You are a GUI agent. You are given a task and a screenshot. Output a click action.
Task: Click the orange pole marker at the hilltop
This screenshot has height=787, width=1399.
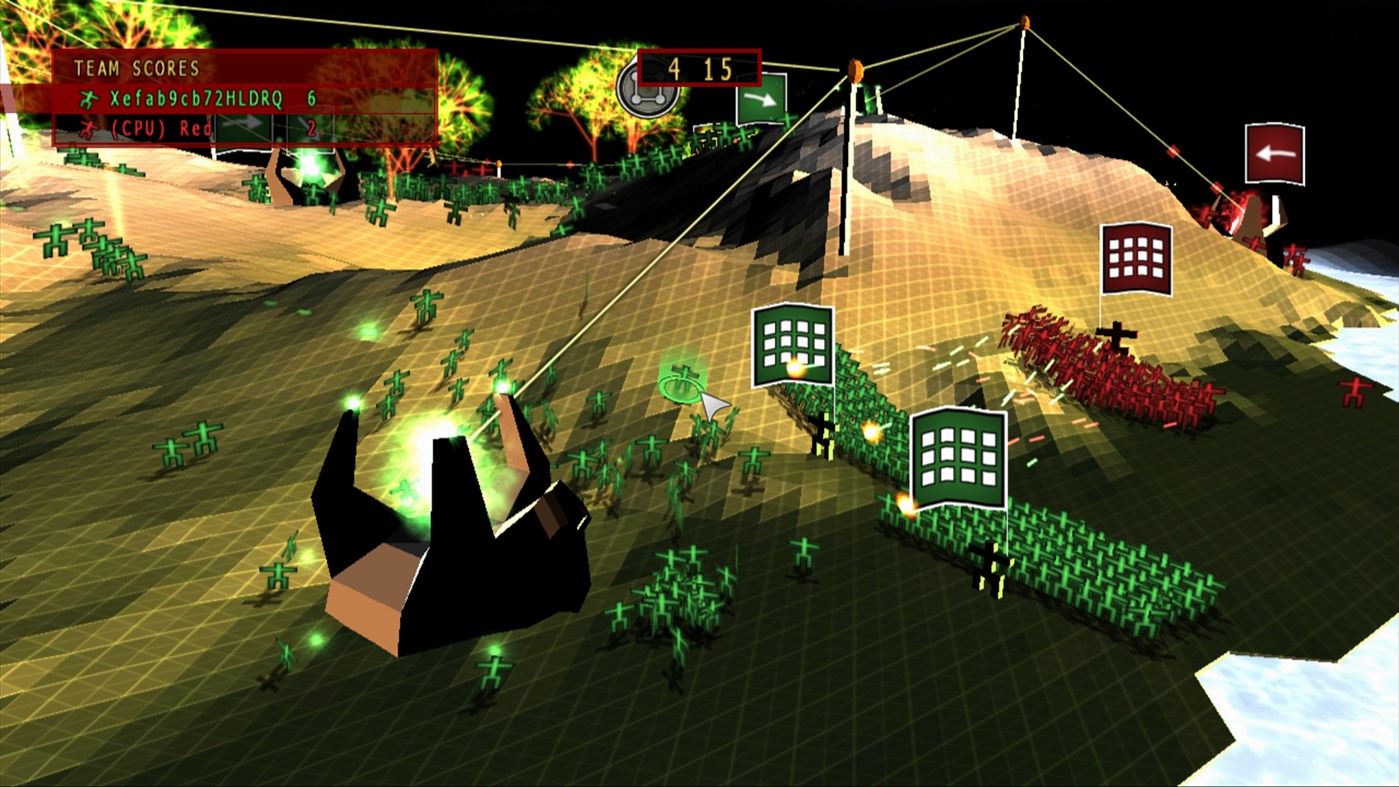1023,20
